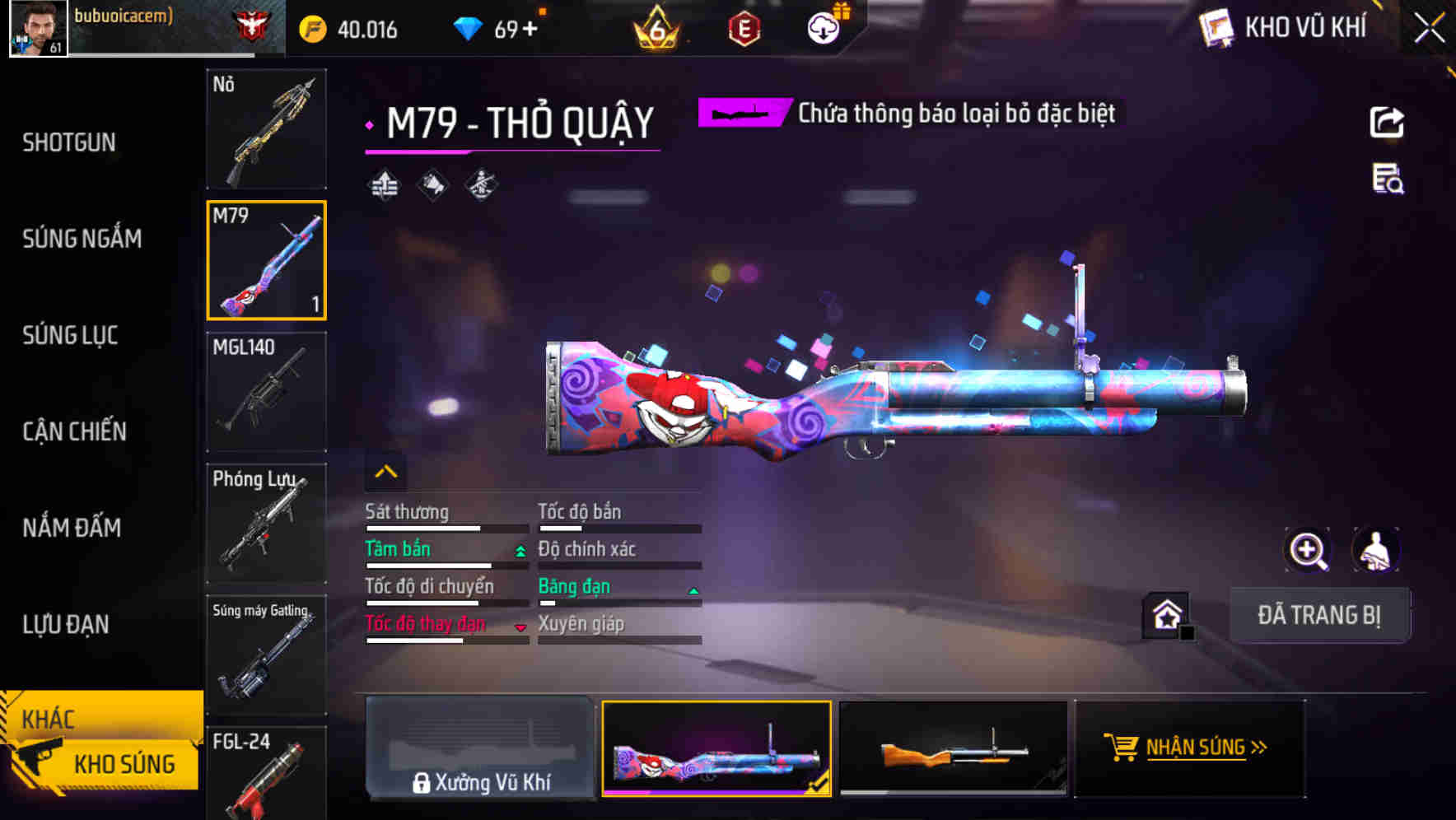This screenshot has height=820, width=1456.
Task: Open the LỰU ĐẠN category
Action: click(66, 624)
